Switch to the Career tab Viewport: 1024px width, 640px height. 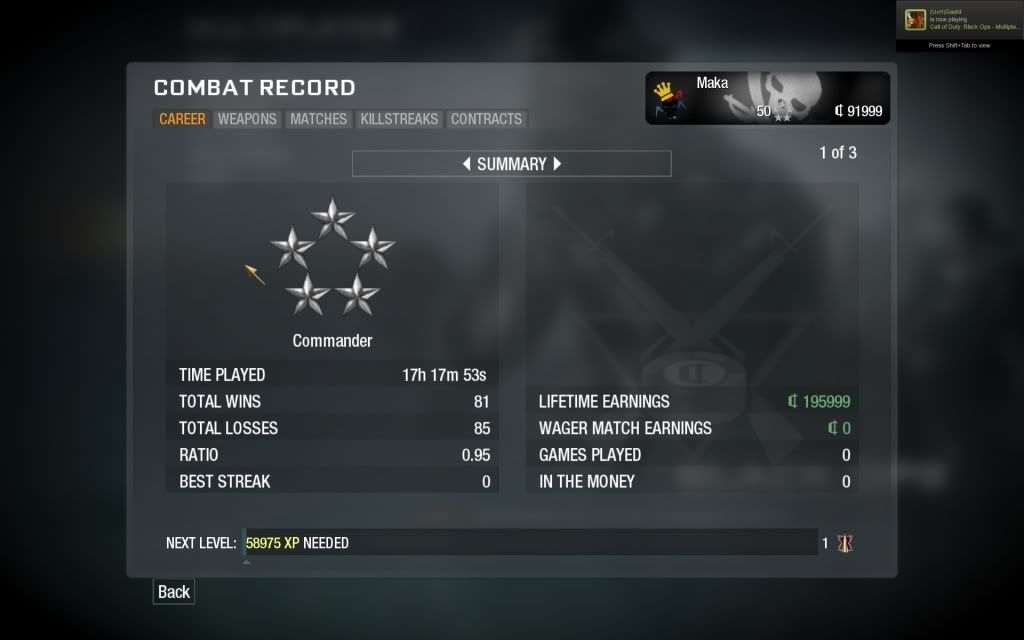click(182, 119)
